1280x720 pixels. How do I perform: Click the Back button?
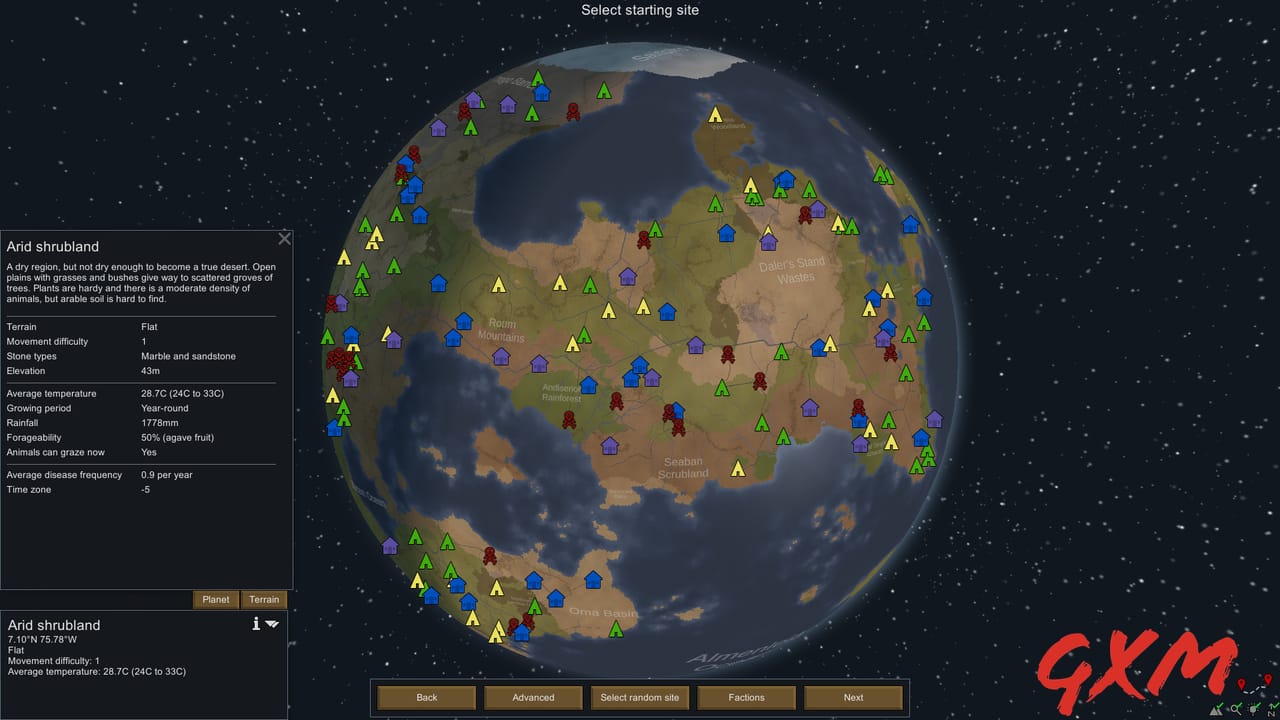[426, 697]
